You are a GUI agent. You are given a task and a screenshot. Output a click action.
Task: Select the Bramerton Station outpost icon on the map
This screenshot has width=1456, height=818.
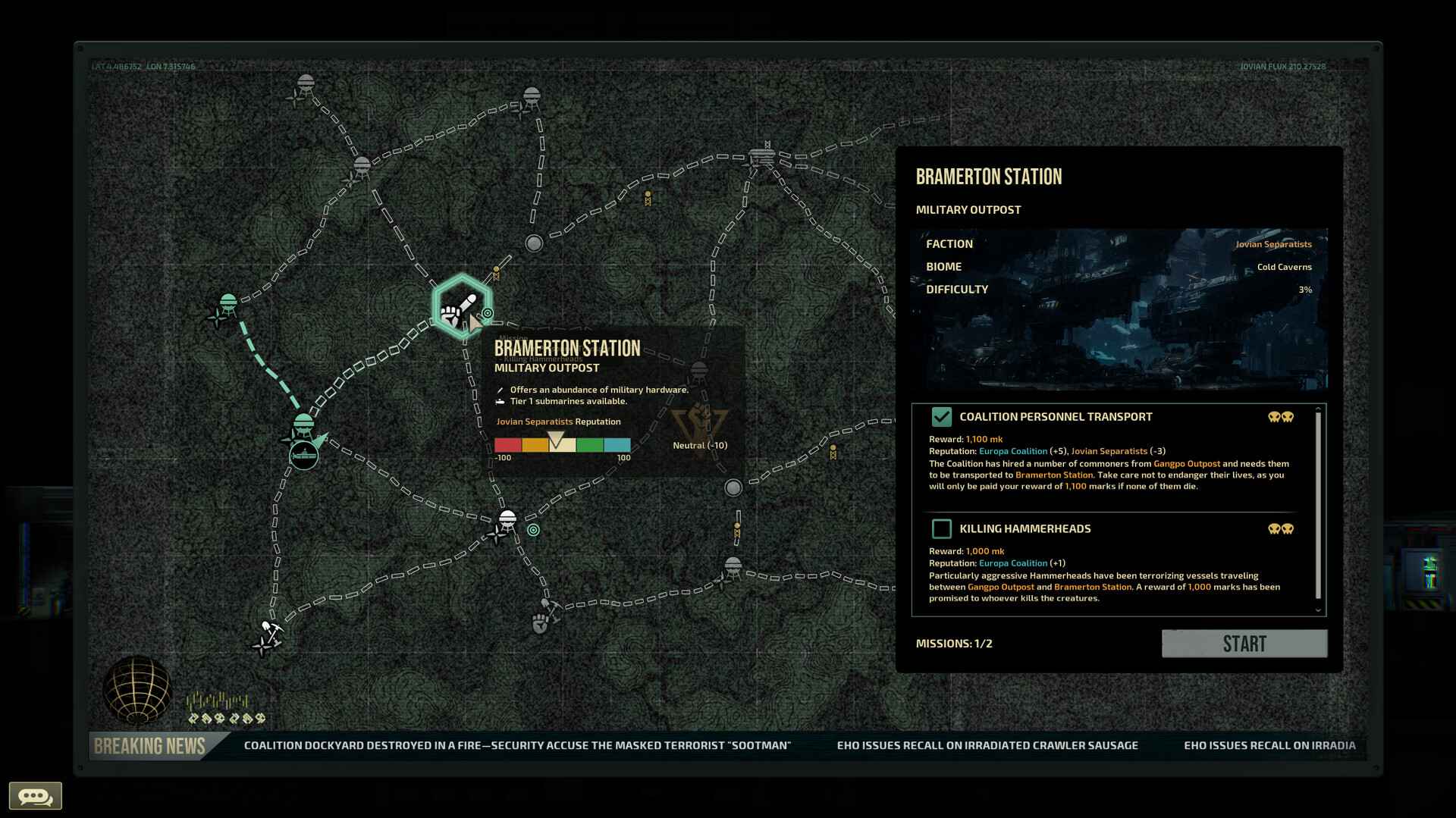tap(461, 306)
